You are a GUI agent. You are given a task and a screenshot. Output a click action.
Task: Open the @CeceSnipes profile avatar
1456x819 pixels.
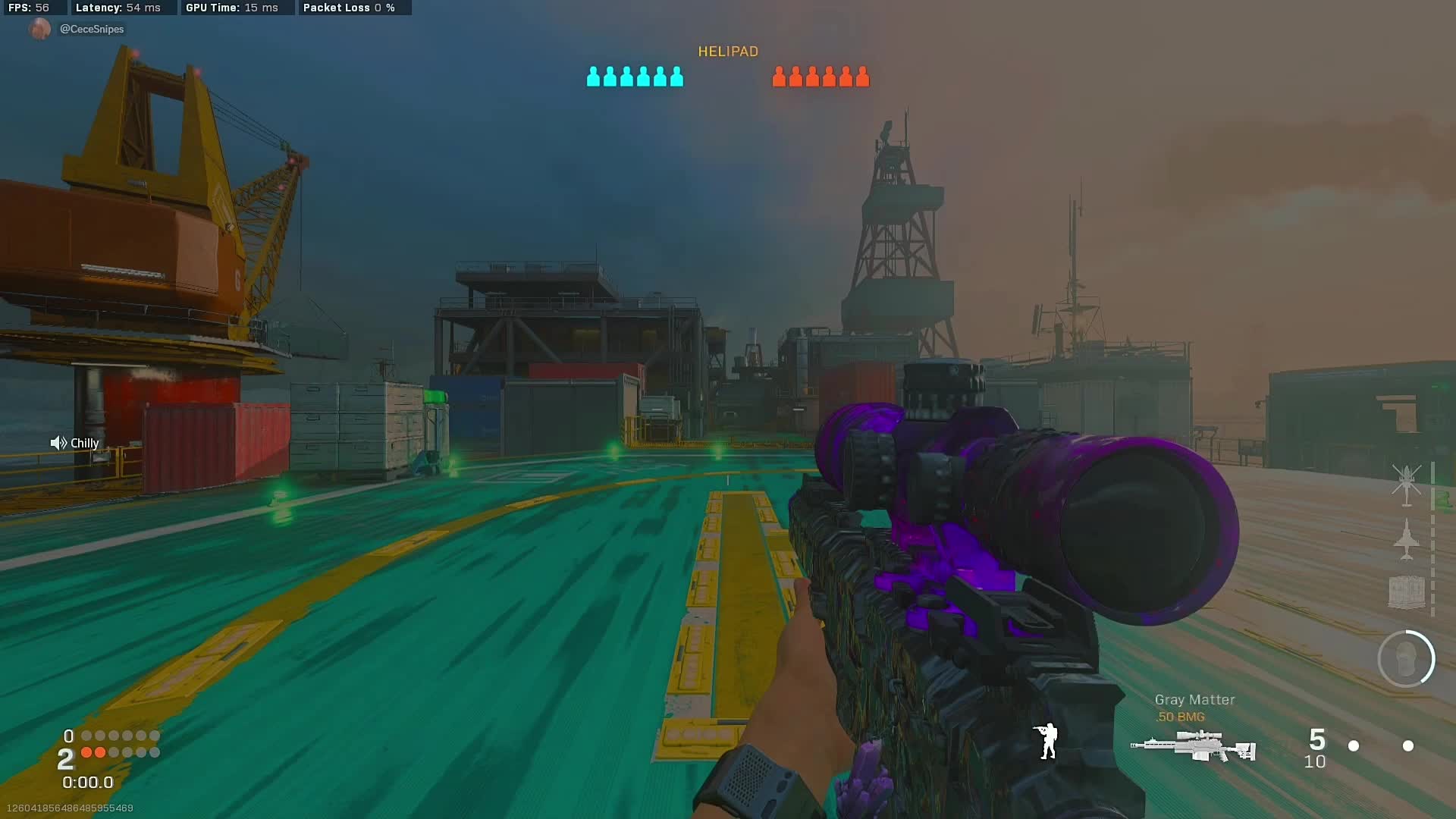point(39,29)
